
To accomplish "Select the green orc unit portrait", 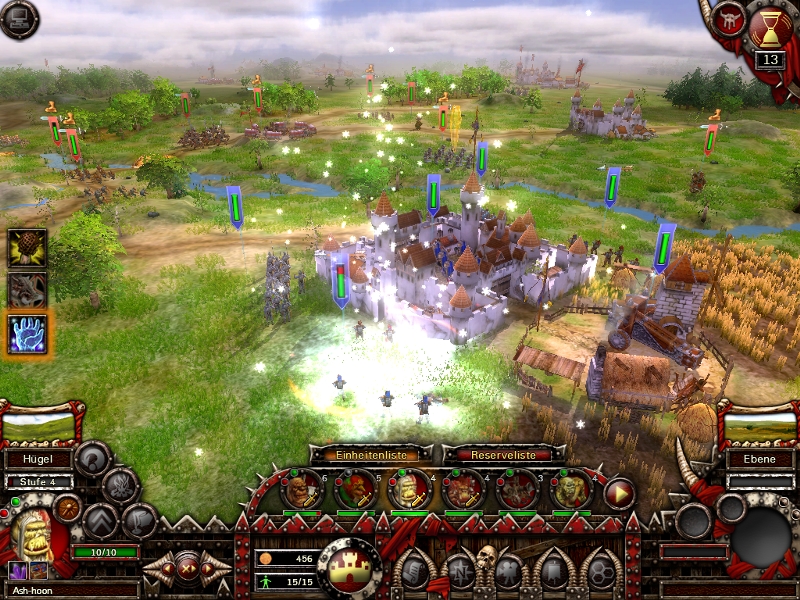I will [572, 490].
